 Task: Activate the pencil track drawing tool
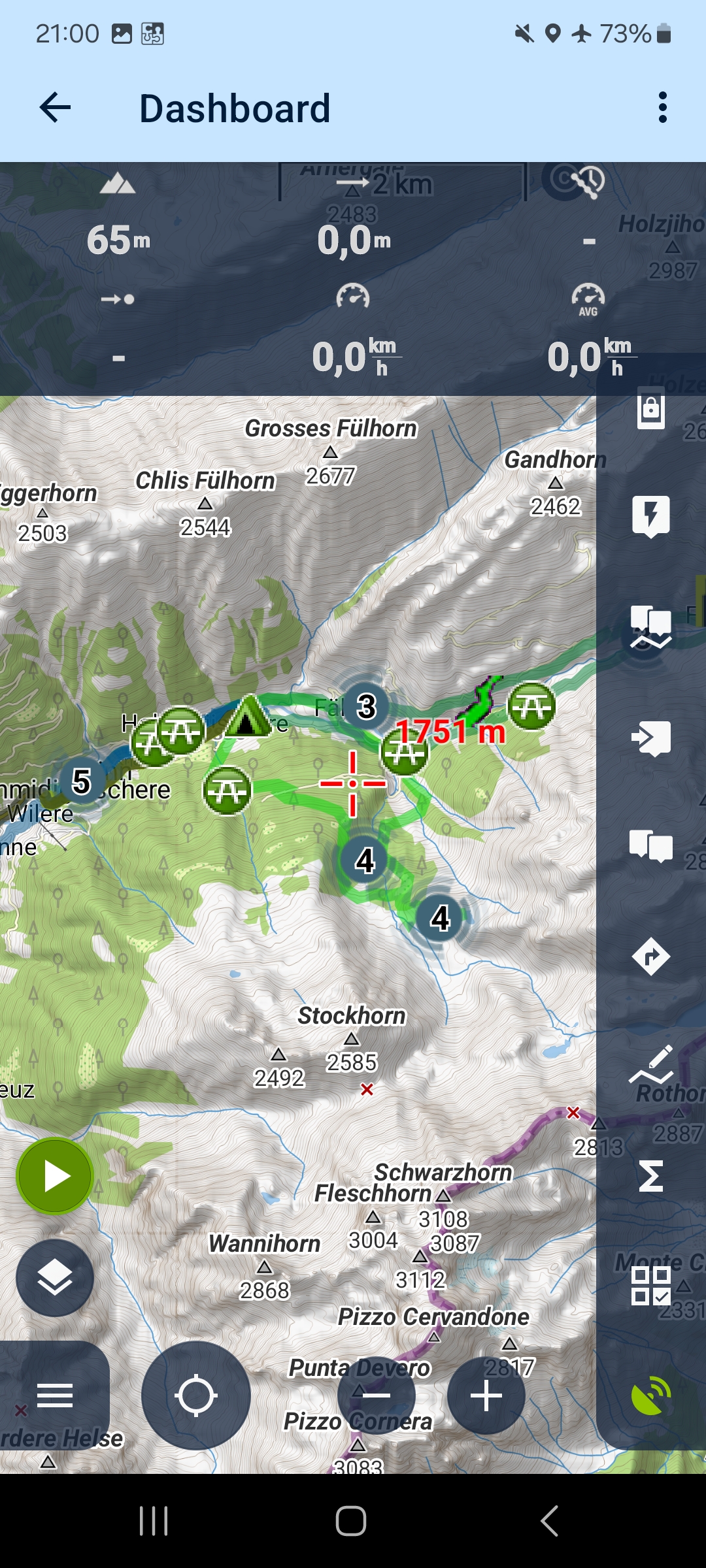650,1065
